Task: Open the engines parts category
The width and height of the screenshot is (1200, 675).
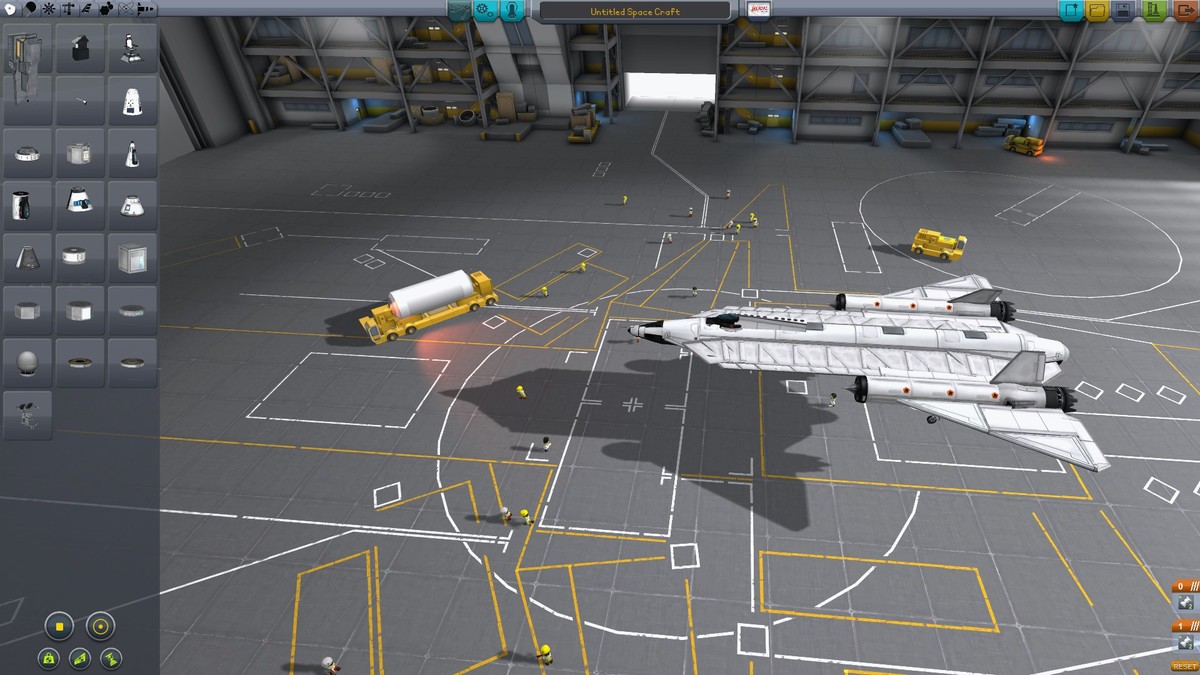Action: pos(48,8)
